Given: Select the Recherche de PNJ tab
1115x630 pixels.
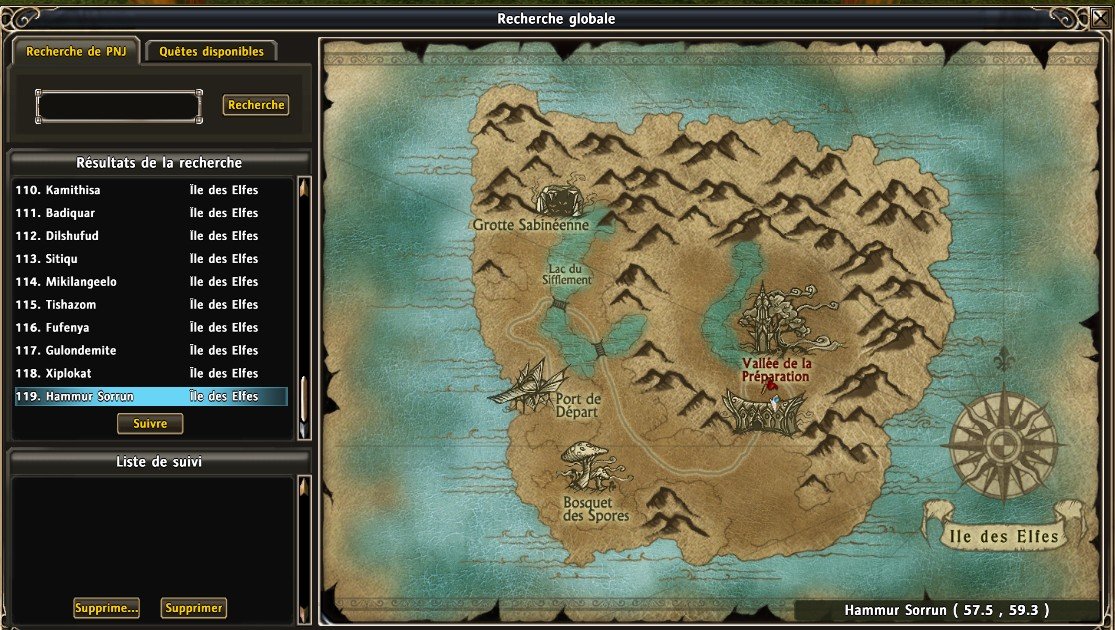Looking at the screenshot, I should coord(75,51).
